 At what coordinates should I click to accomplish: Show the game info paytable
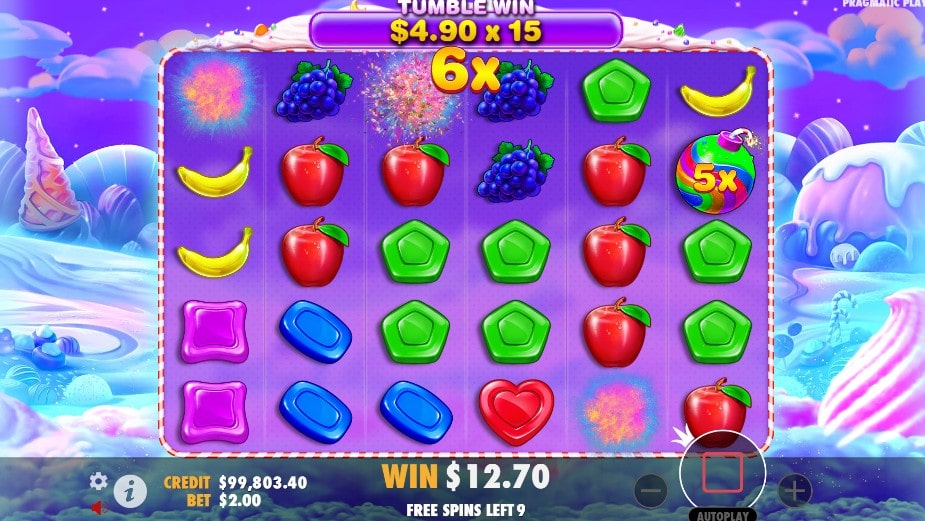coord(129,489)
